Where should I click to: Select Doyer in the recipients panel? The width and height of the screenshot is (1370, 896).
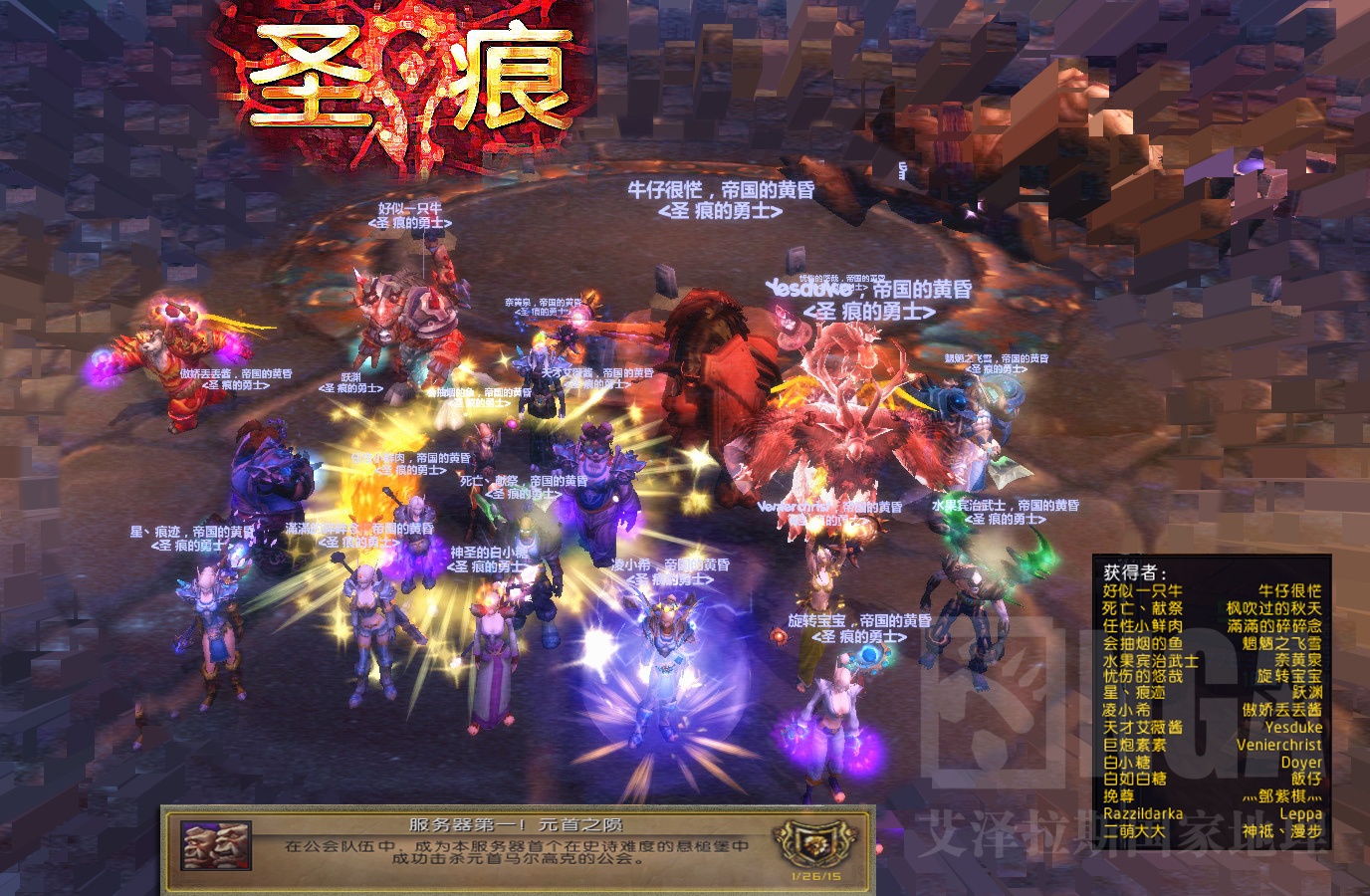point(1302,762)
